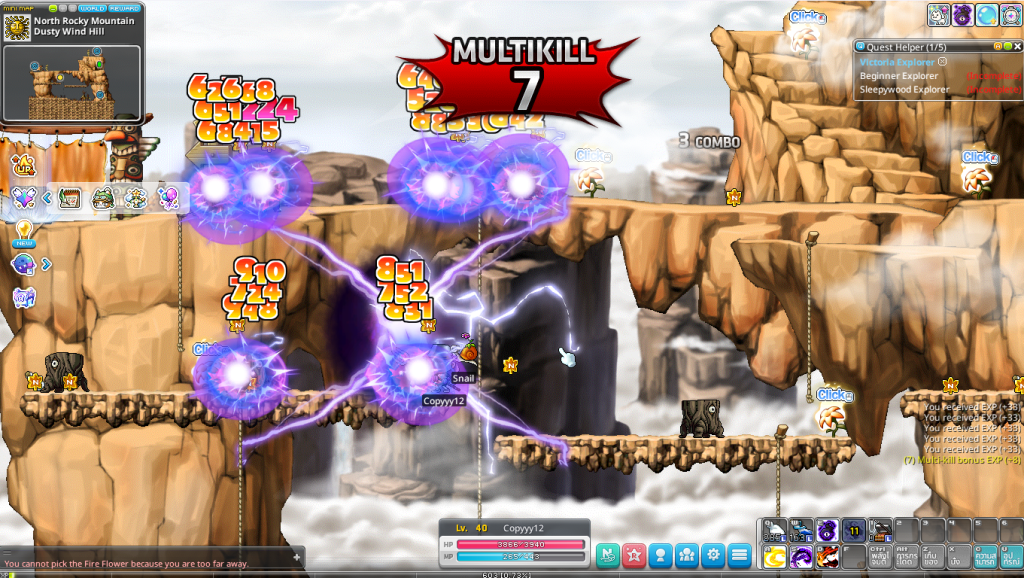
Task: Open the group community button
Action: (687, 553)
